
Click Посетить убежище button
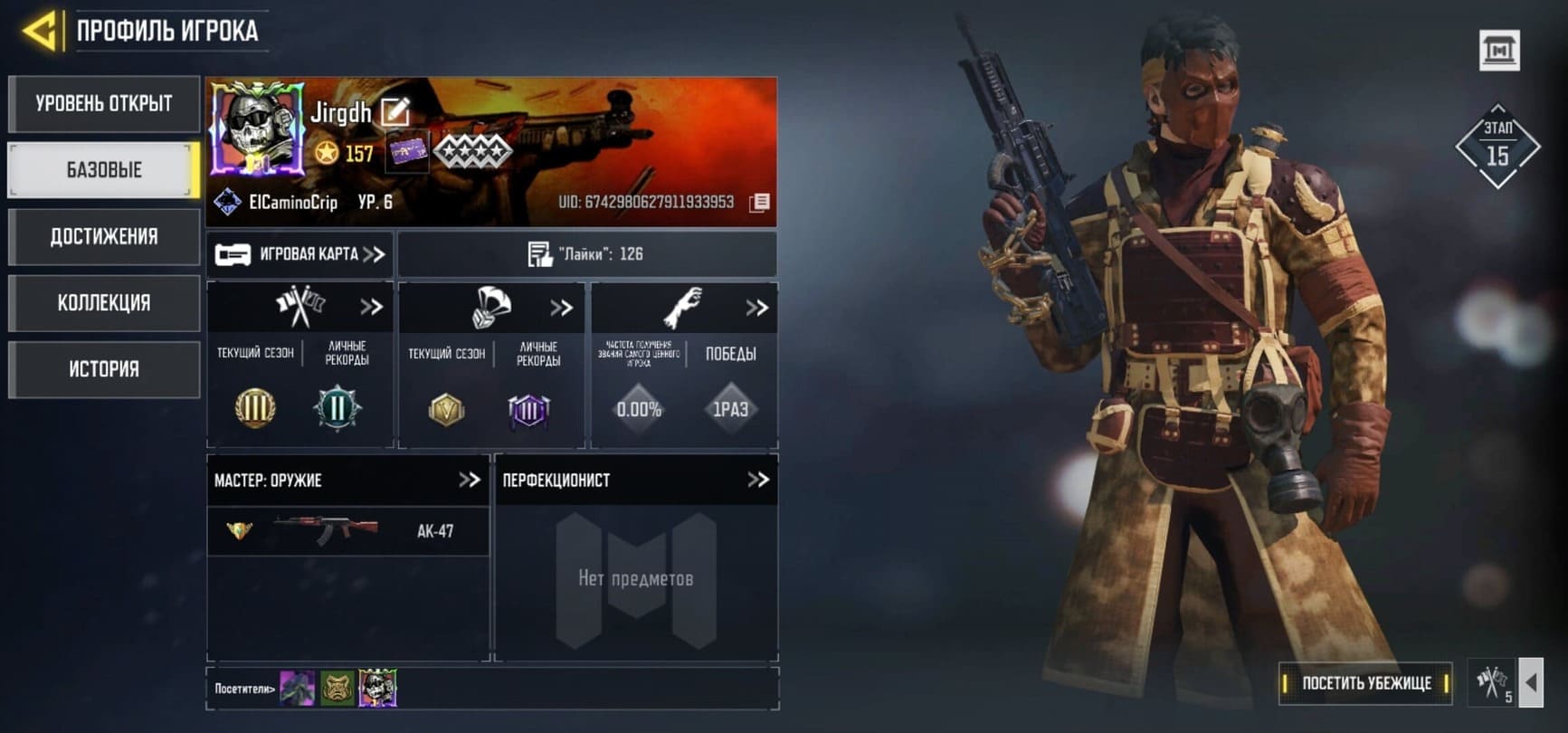(1365, 683)
